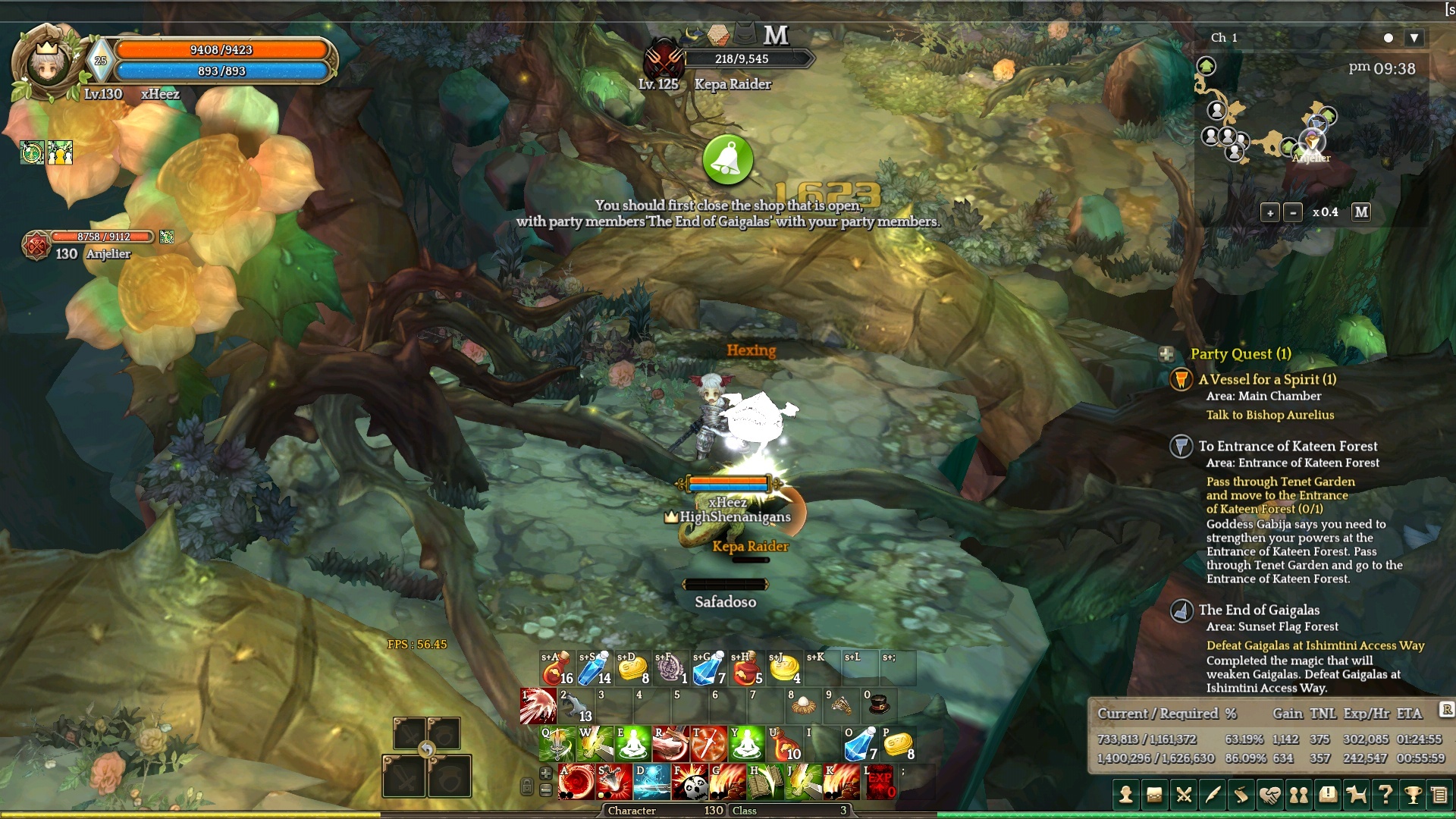The height and width of the screenshot is (819, 1456).
Task: Expand the Party Quest plus icon
Action: click(1166, 354)
